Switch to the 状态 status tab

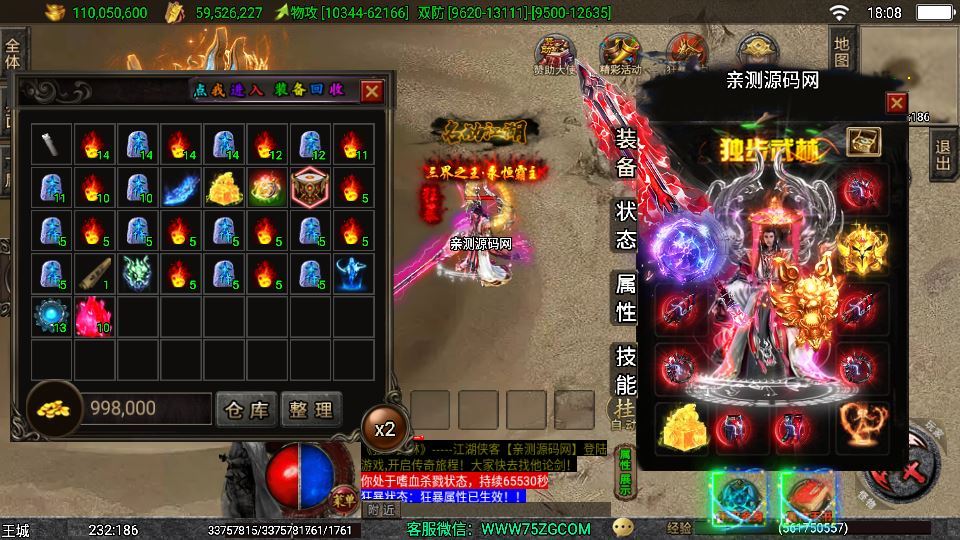click(x=625, y=226)
